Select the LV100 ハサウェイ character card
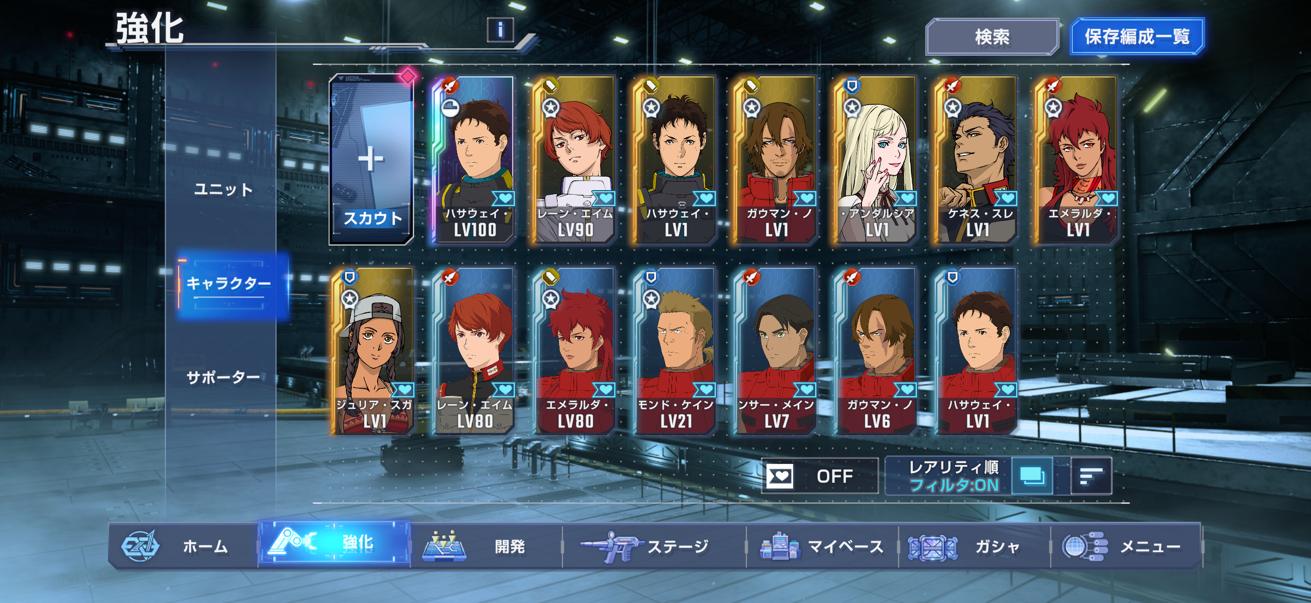Viewport: 1311px width, 603px height. pos(473,160)
